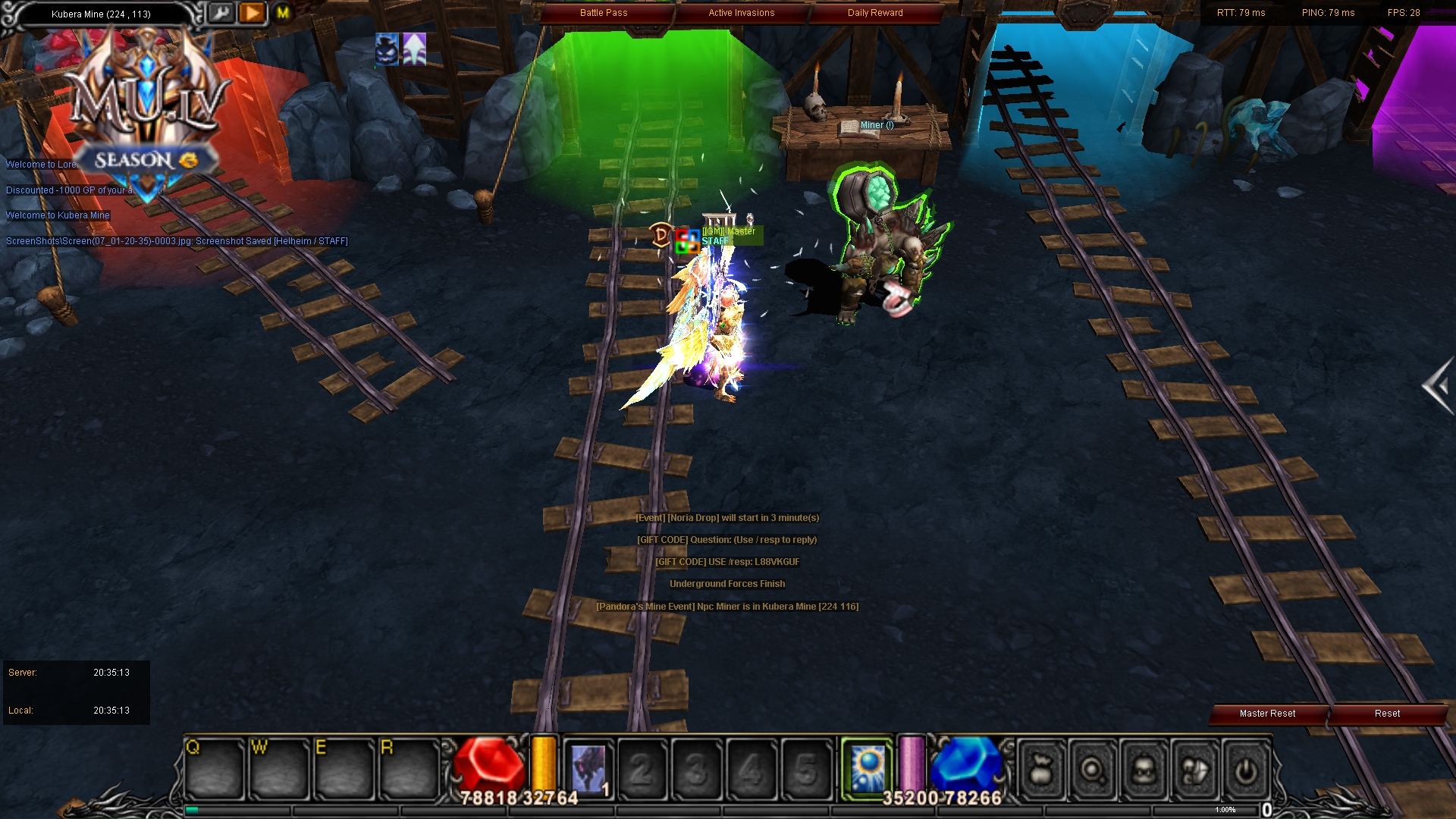Click the magnifying glass shop icon
Viewport: 1456px width, 819px height.
[1090, 770]
